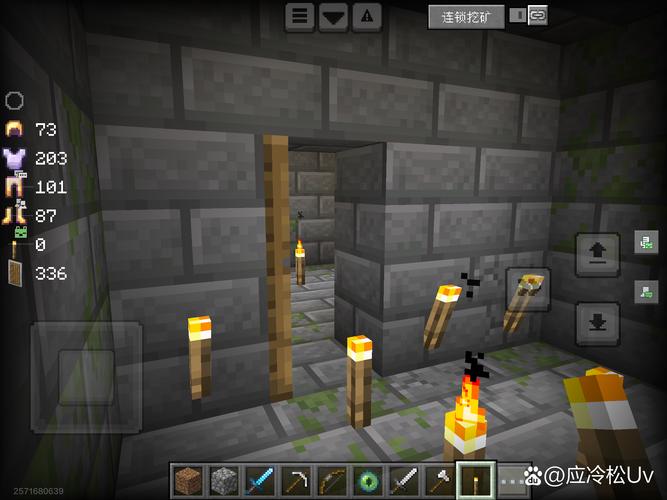The image size is (667, 500).
Task: Toggle the 连锁挖矿 chain mining button
Action: tap(466, 16)
